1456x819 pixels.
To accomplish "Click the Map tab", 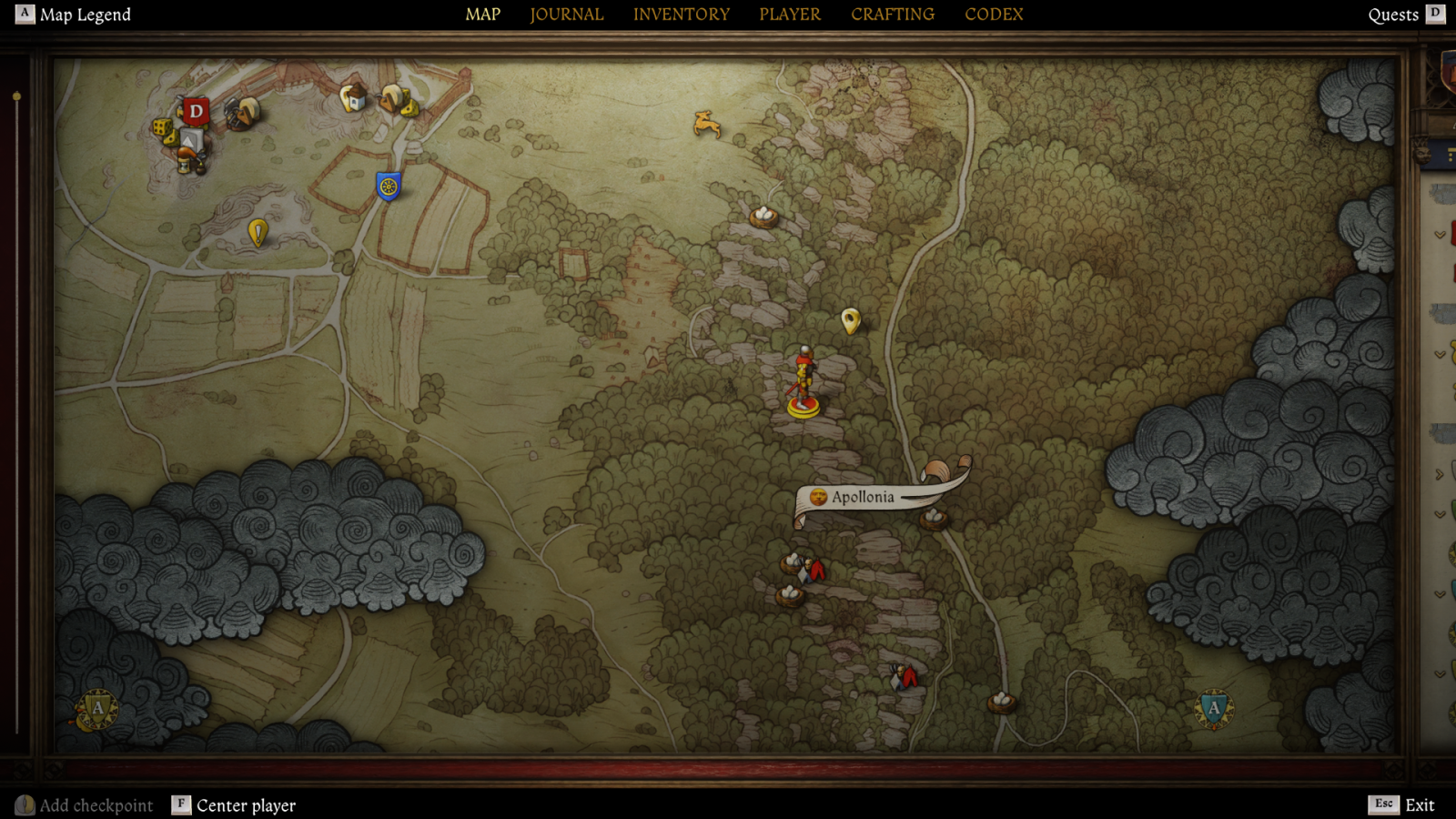I will pyautogui.click(x=482, y=15).
